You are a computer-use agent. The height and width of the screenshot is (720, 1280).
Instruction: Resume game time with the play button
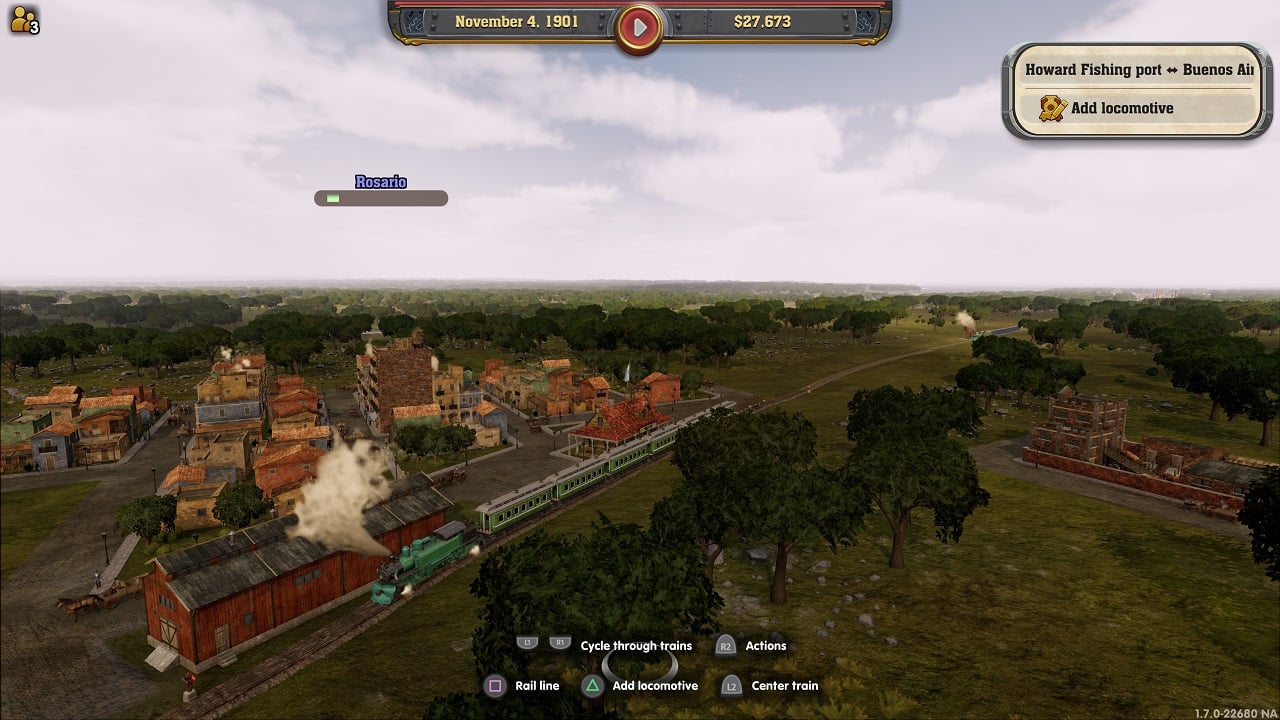coord(639,26)
